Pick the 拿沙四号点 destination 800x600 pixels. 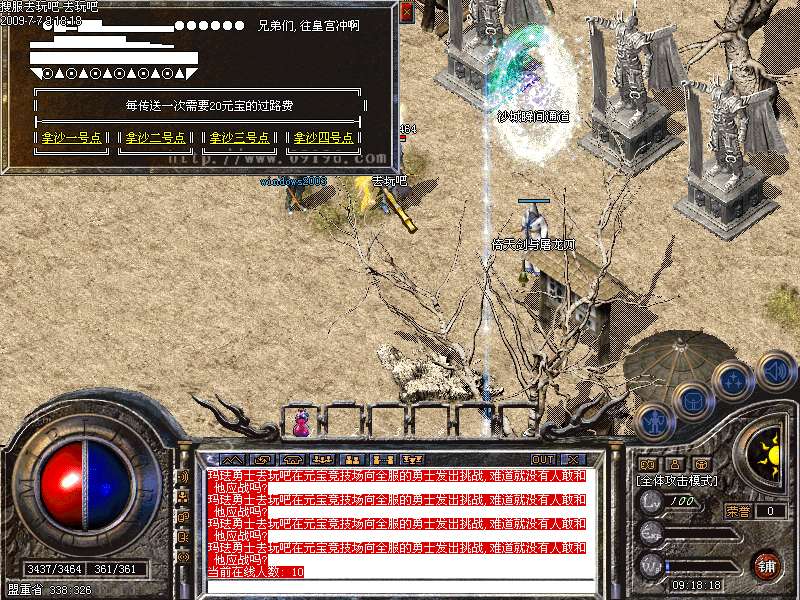[x=322, y=138]
